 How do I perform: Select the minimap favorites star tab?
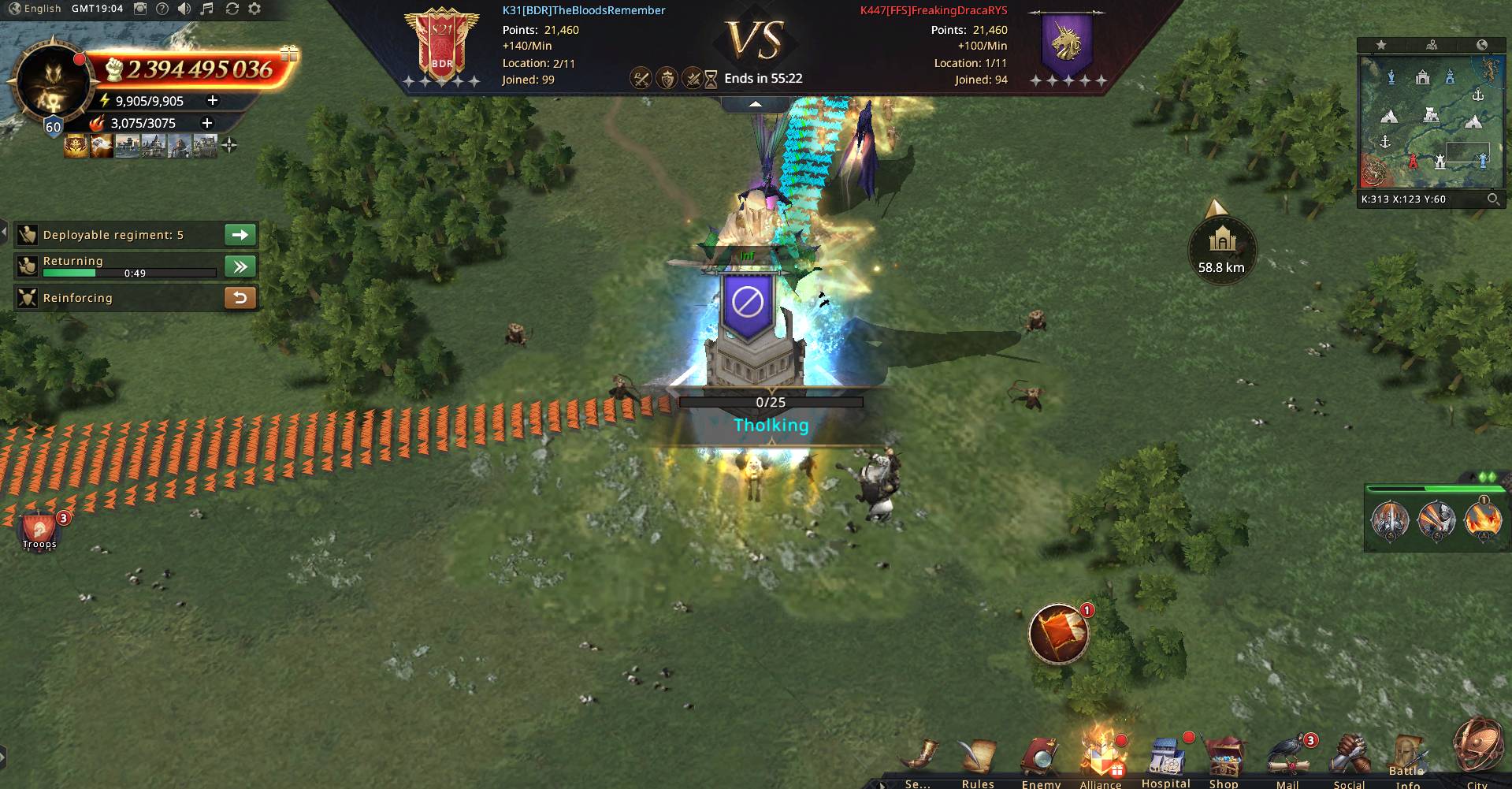[1381, 45]
